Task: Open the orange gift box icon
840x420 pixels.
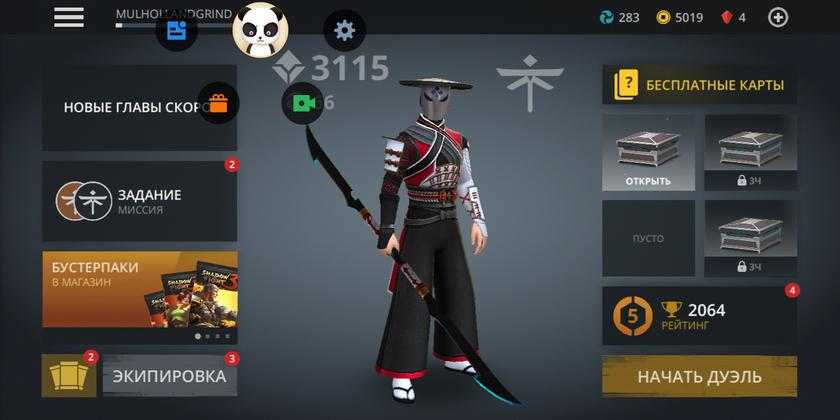Action: point(218,102)
